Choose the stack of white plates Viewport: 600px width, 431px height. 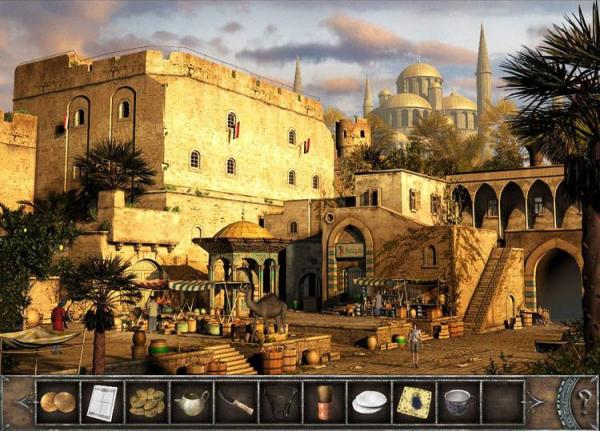coord(369,402)
